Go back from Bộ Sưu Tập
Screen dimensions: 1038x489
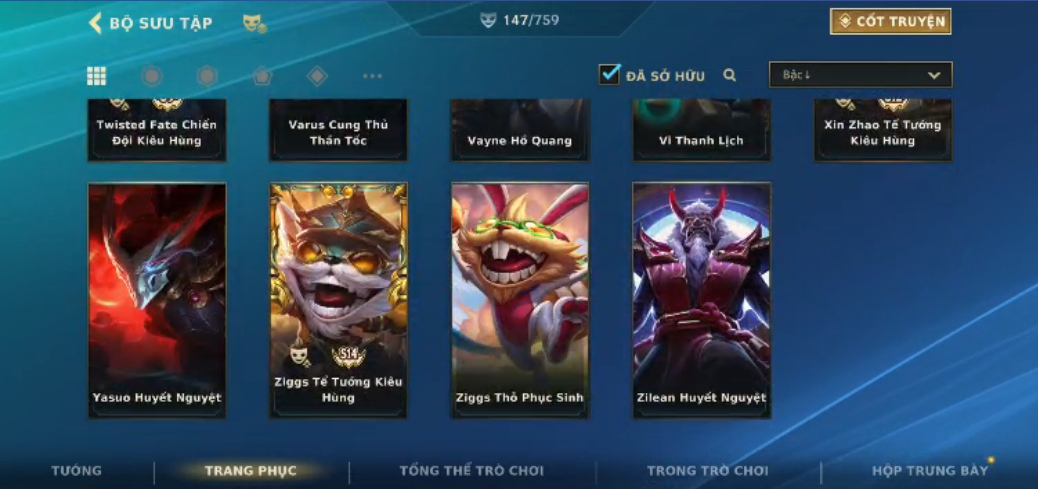(96, 23)
